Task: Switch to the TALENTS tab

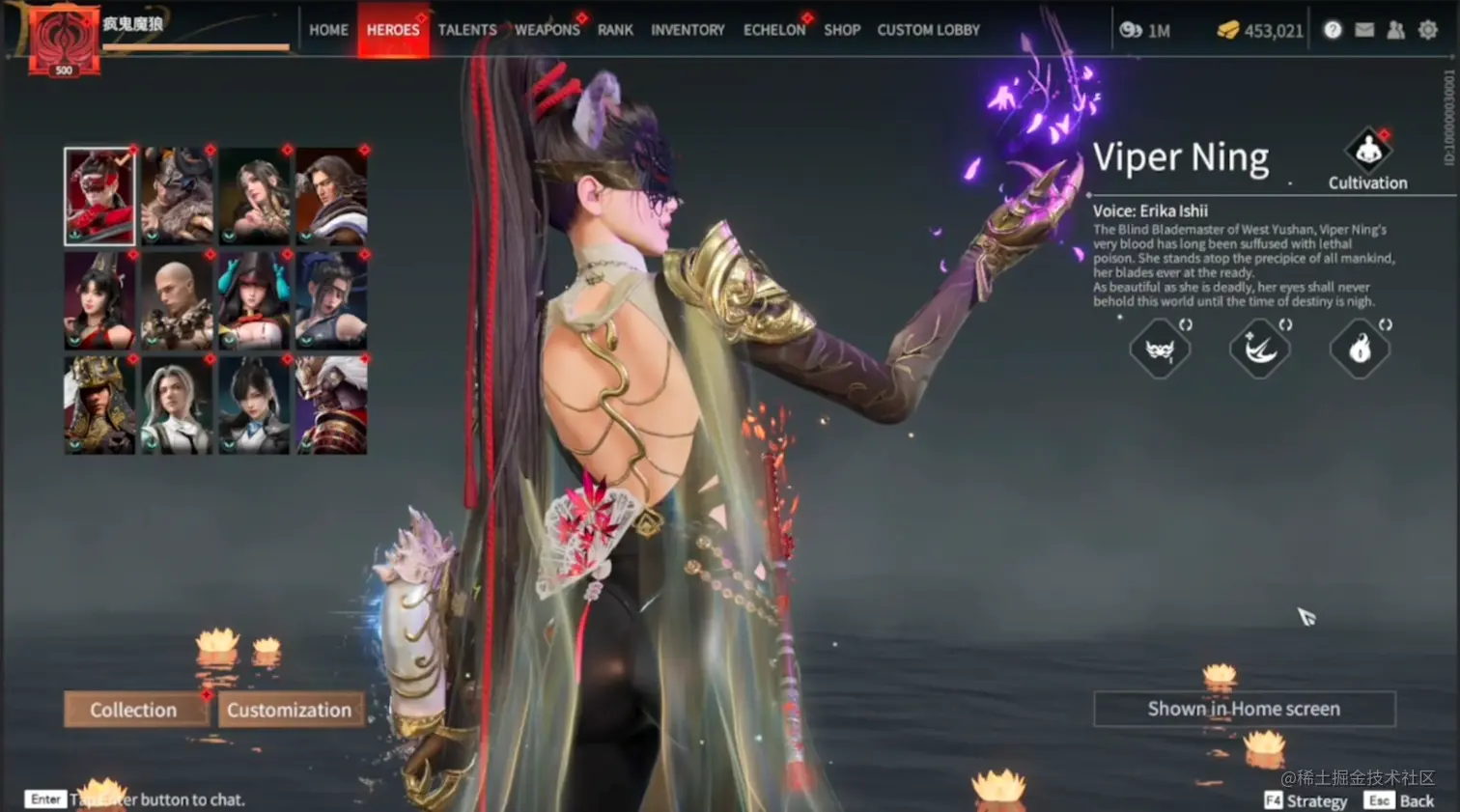Action: click(x=467, y=30)
